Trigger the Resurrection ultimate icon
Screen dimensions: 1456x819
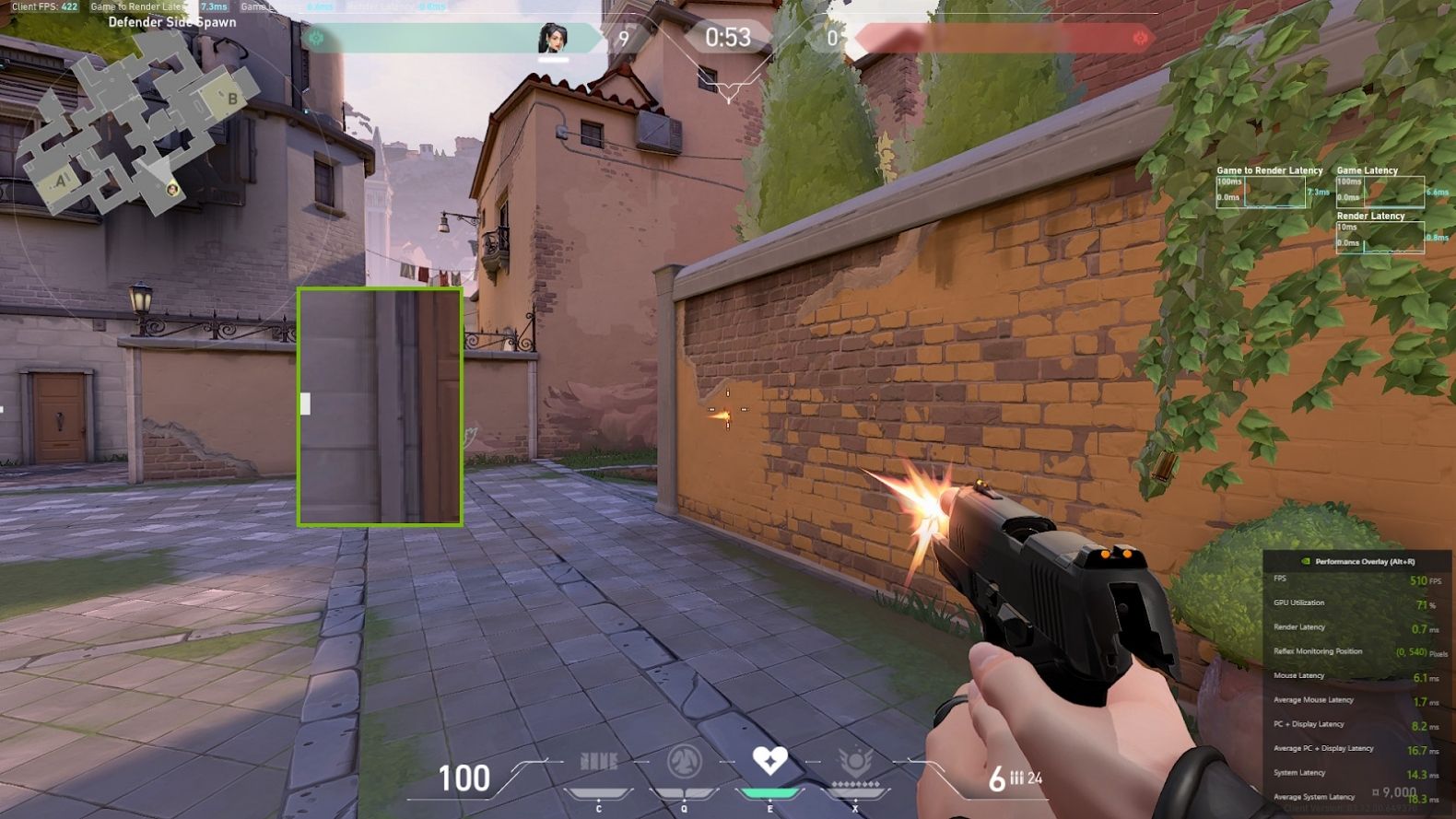(x=855, y=763)
